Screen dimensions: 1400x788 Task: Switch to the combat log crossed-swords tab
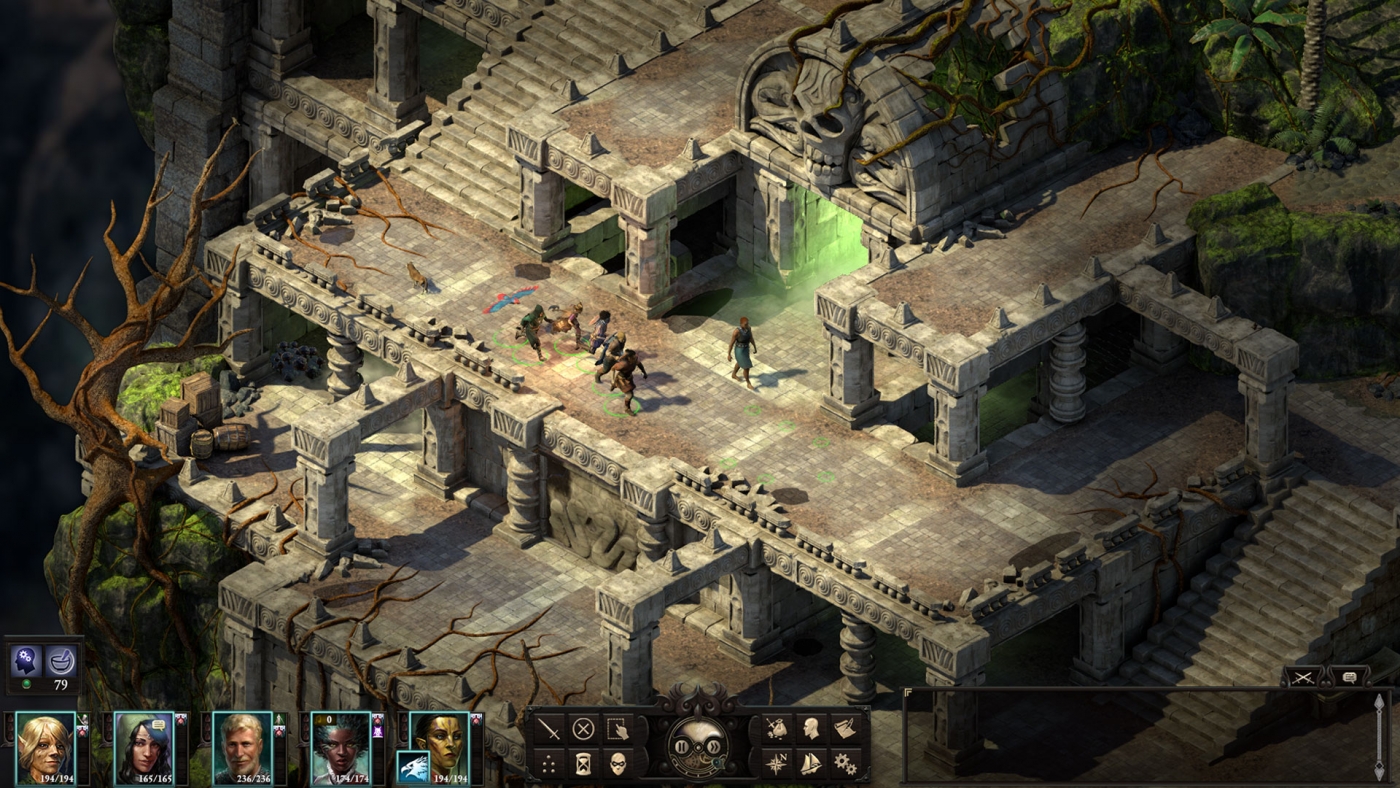pyautogui.click(x=1302, y=678)
